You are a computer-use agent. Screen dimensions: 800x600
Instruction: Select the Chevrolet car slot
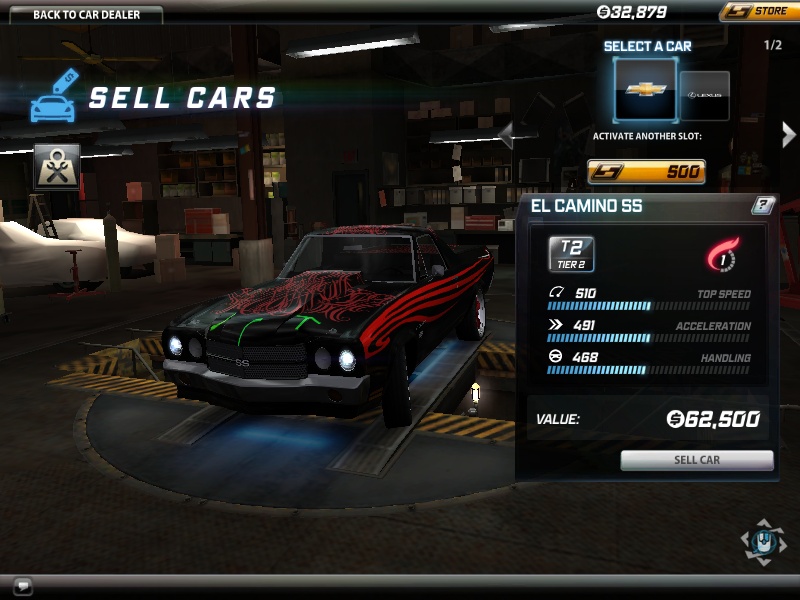[645, 89]
